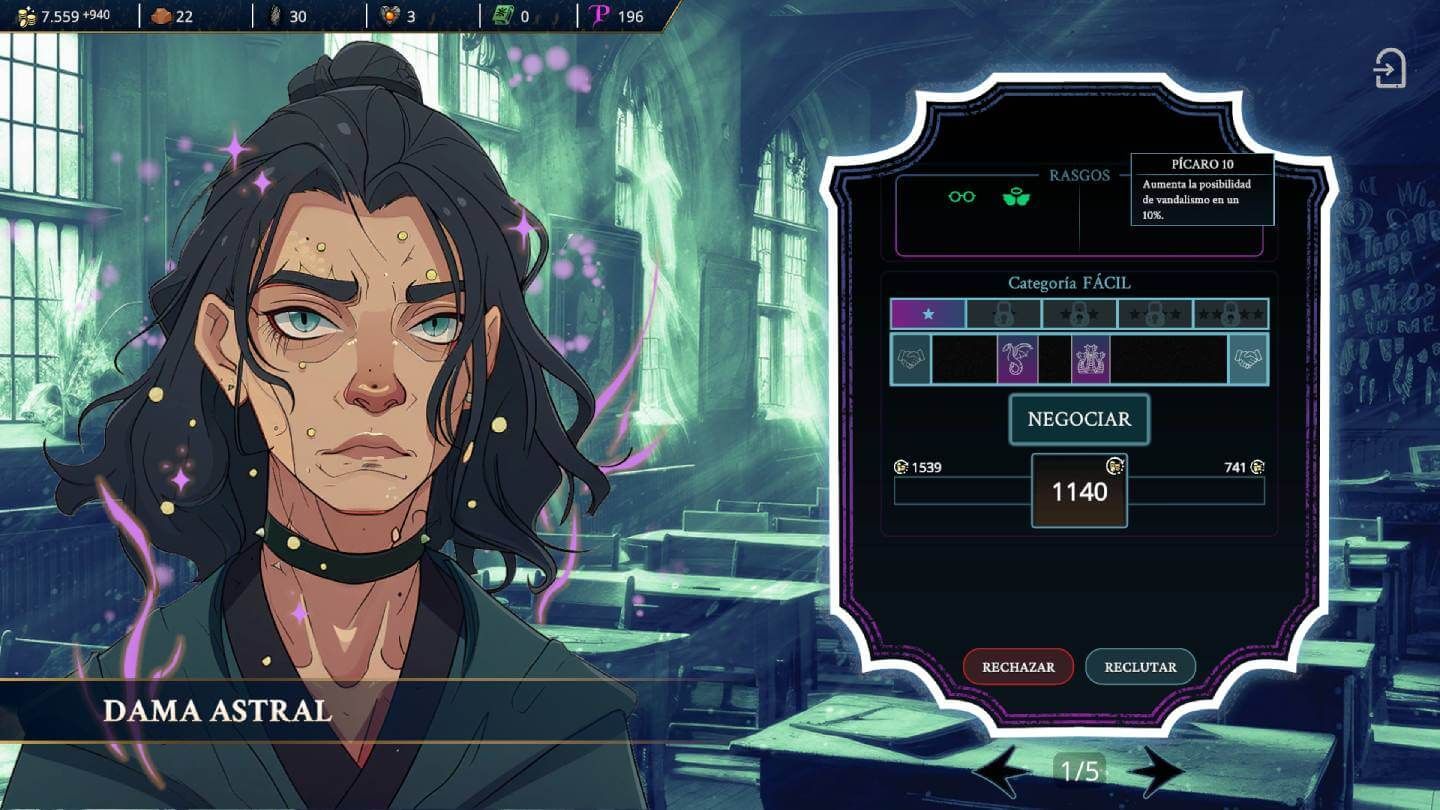Select the green winged halo trait icon
1440x810 pixels.
pos(1016,197)
